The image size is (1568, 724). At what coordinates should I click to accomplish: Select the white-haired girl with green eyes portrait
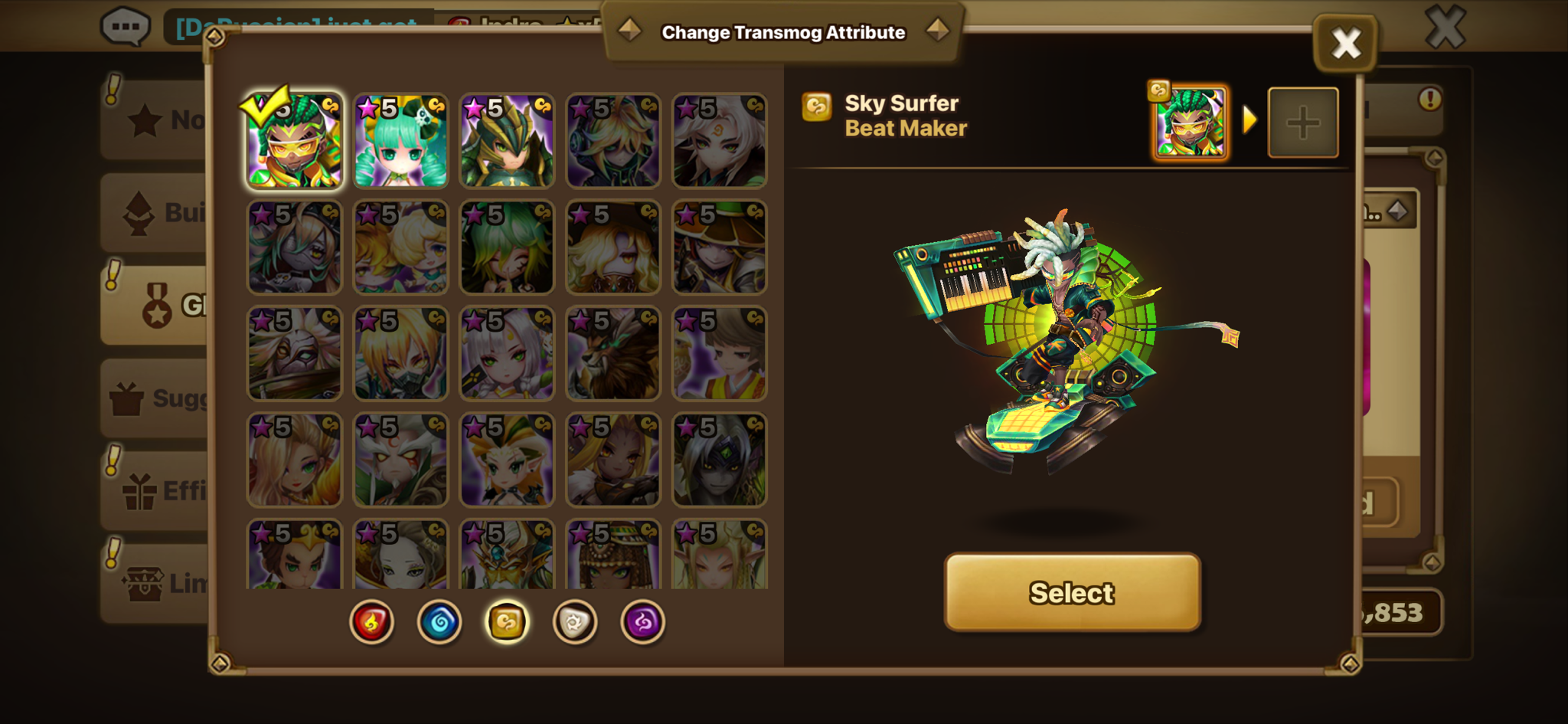(x=507, y=354)
